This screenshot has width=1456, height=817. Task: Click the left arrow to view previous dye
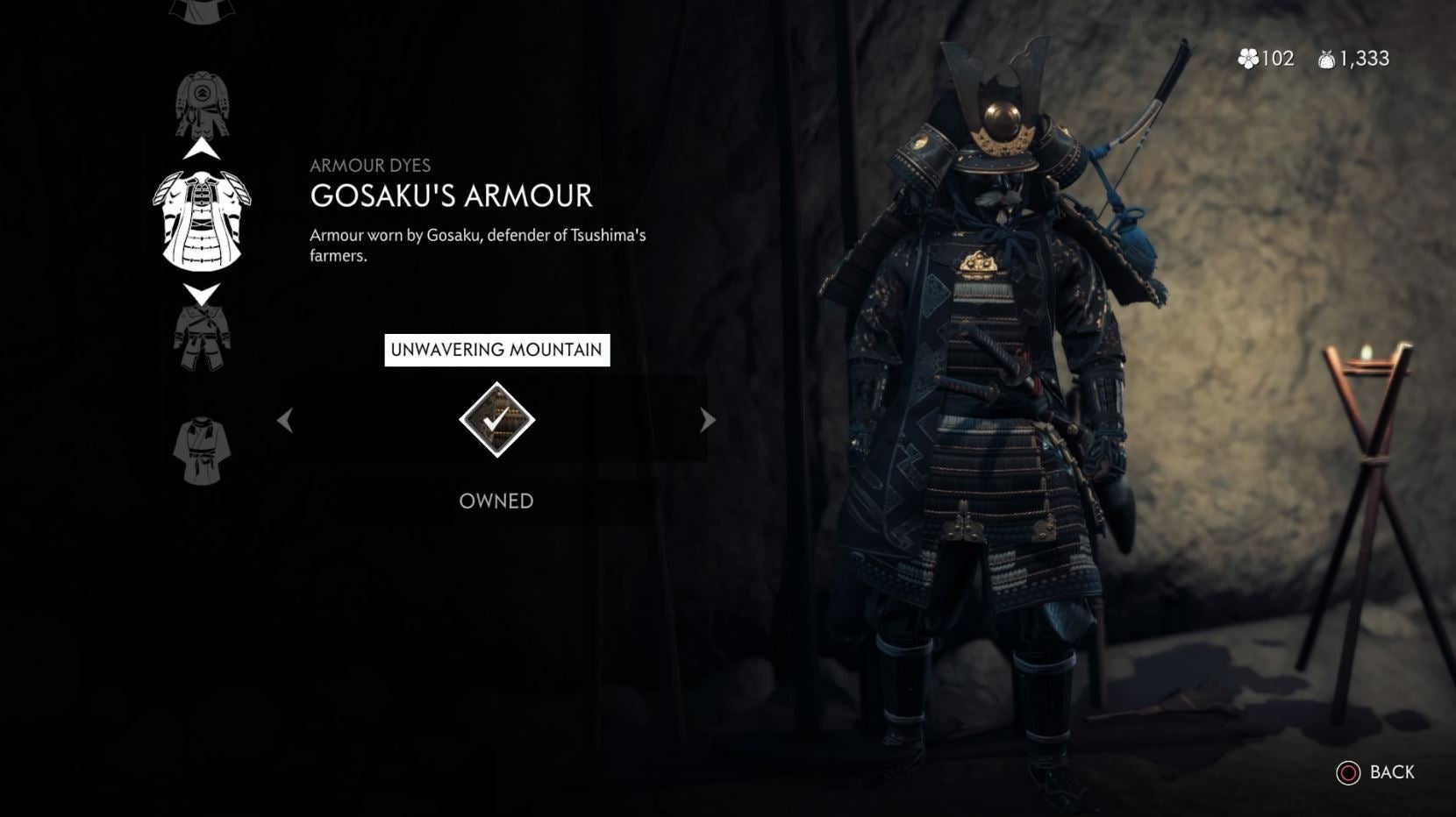[x=285, y=420]
